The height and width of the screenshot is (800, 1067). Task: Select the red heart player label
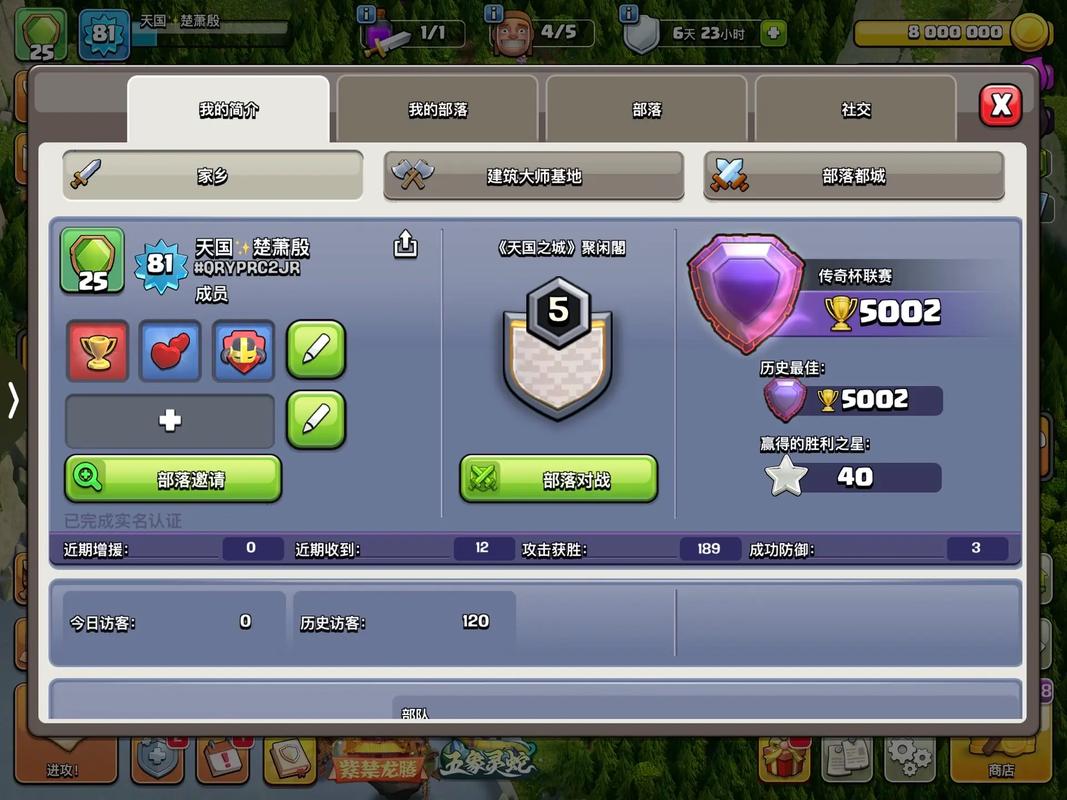(x=170, y=351)
